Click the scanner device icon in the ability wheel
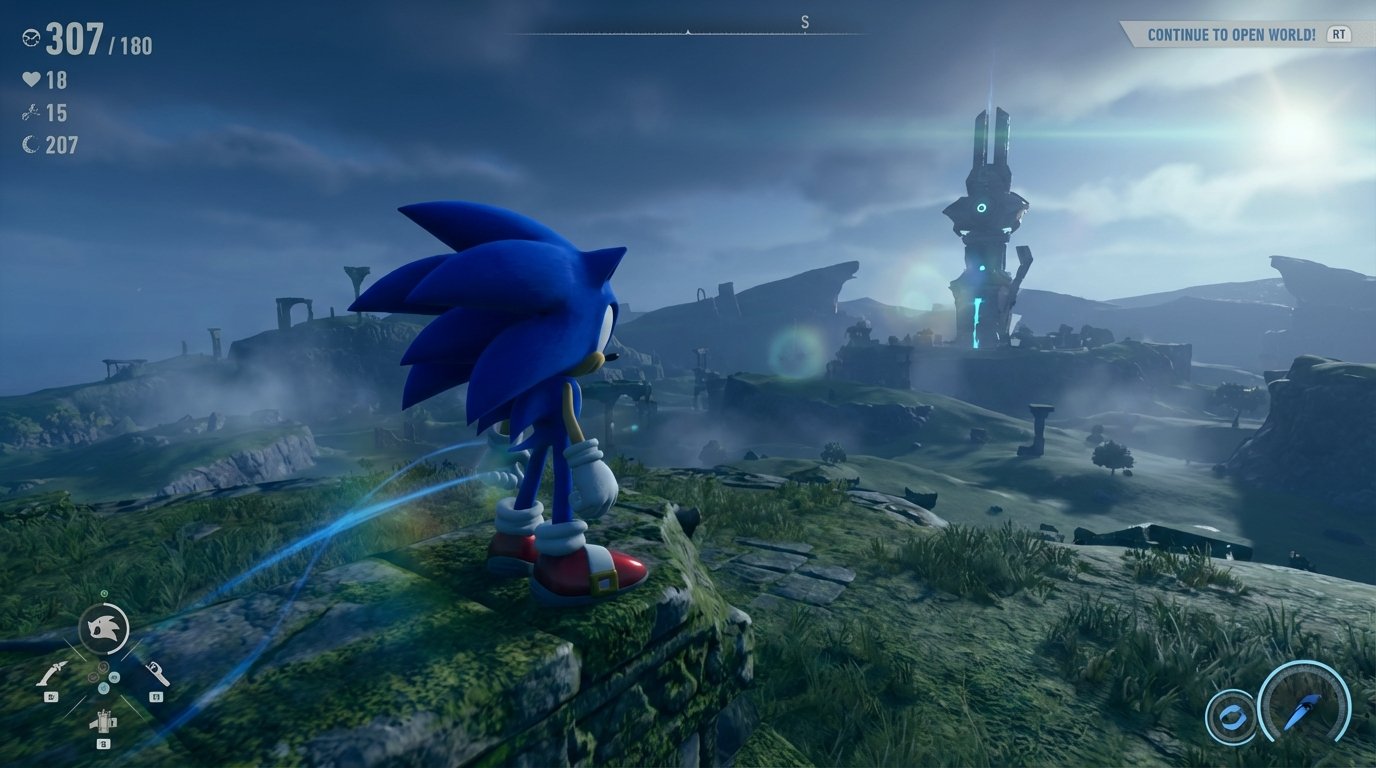Image resolution: width=1376 pixels, height=768 pixels. click(157, 671)
